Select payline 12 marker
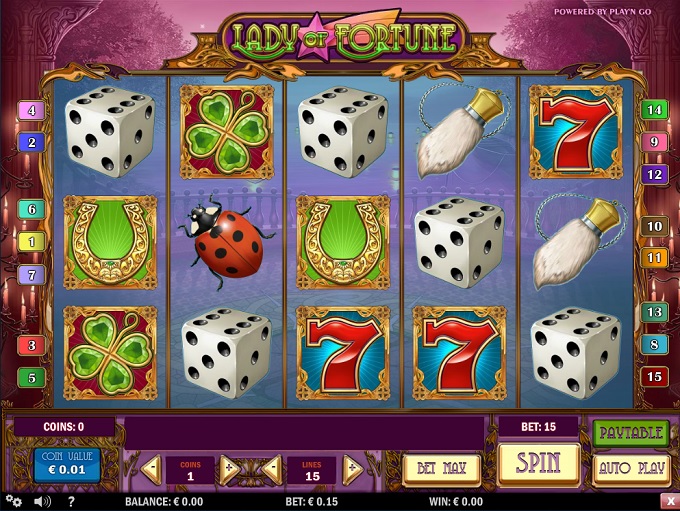680x511 pixels. (654, 174)
